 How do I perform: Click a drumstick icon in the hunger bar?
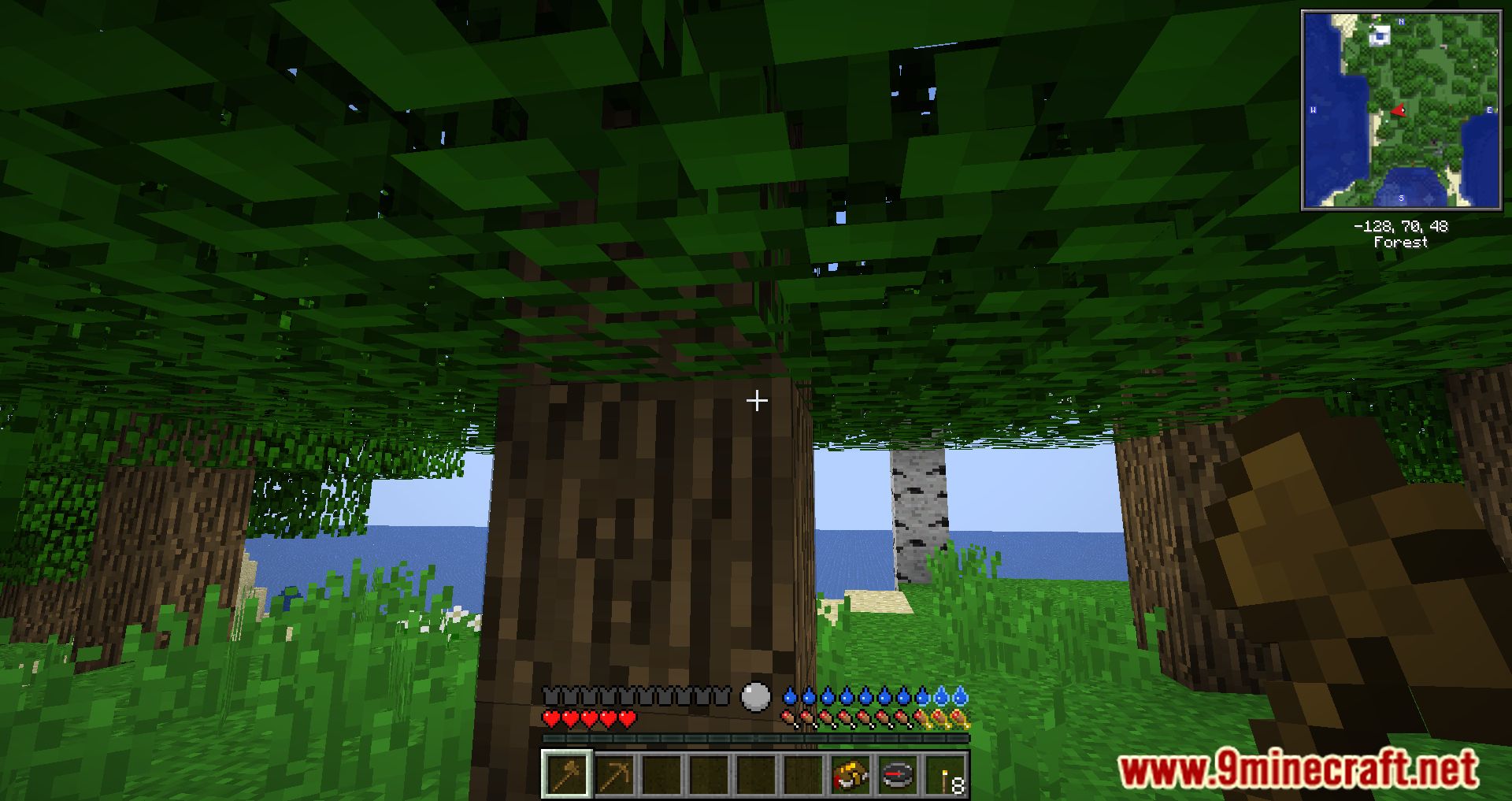tap(788, 718)
